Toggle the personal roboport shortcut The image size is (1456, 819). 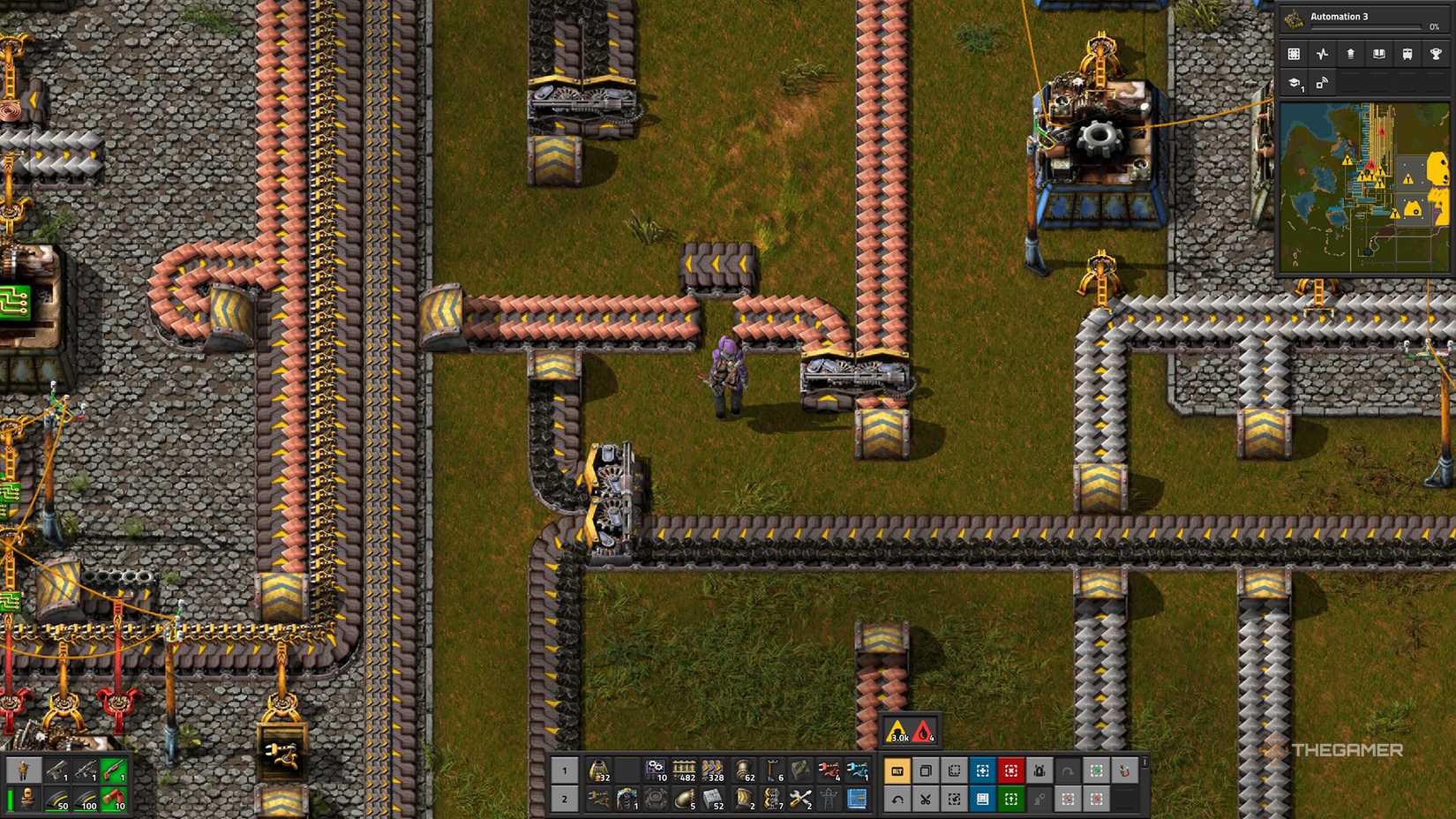pyautogui.click(x=1039, y=770)
